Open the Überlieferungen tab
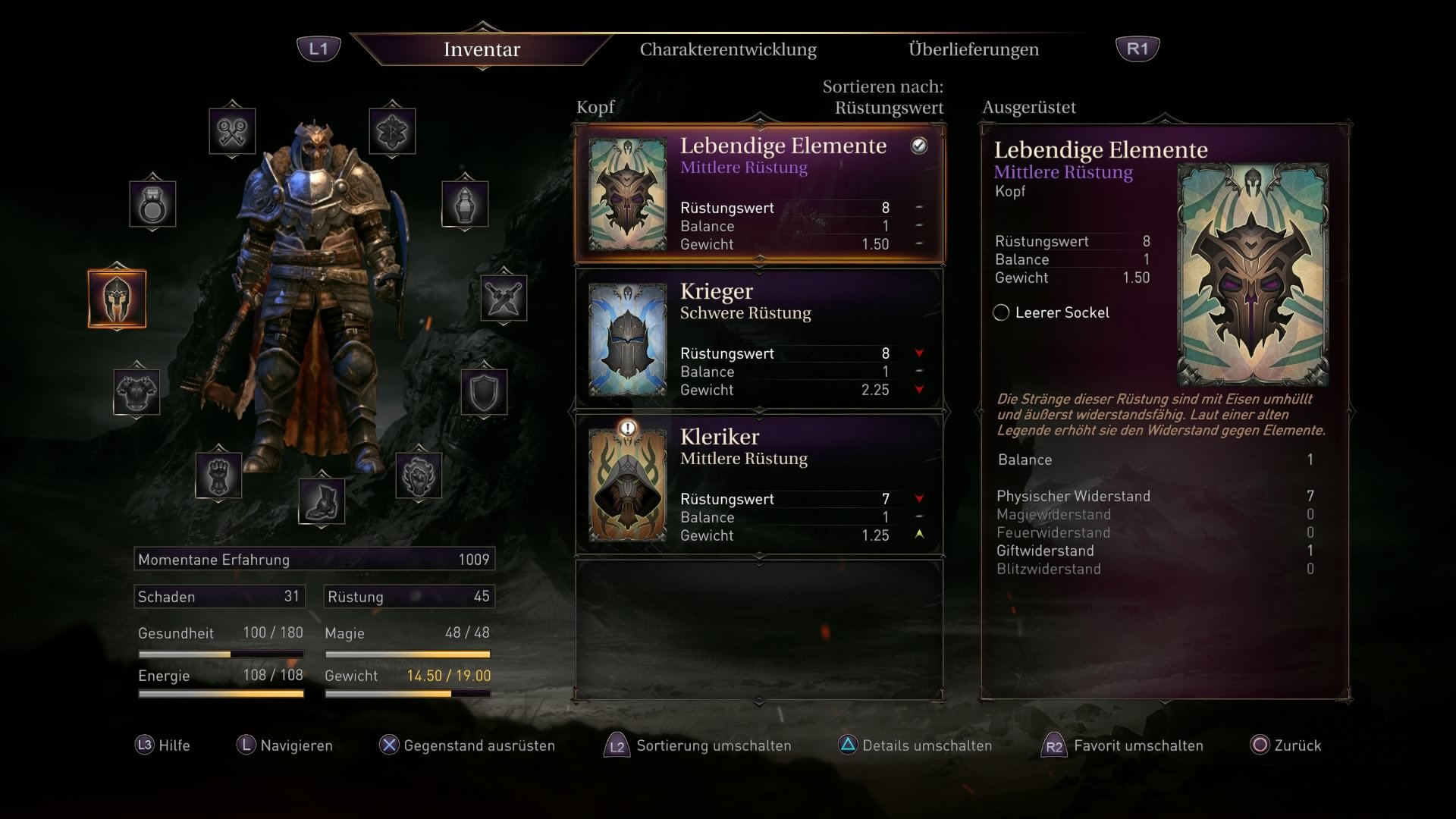The height and width of the screenshot is (819, 1456). [973, 49]
